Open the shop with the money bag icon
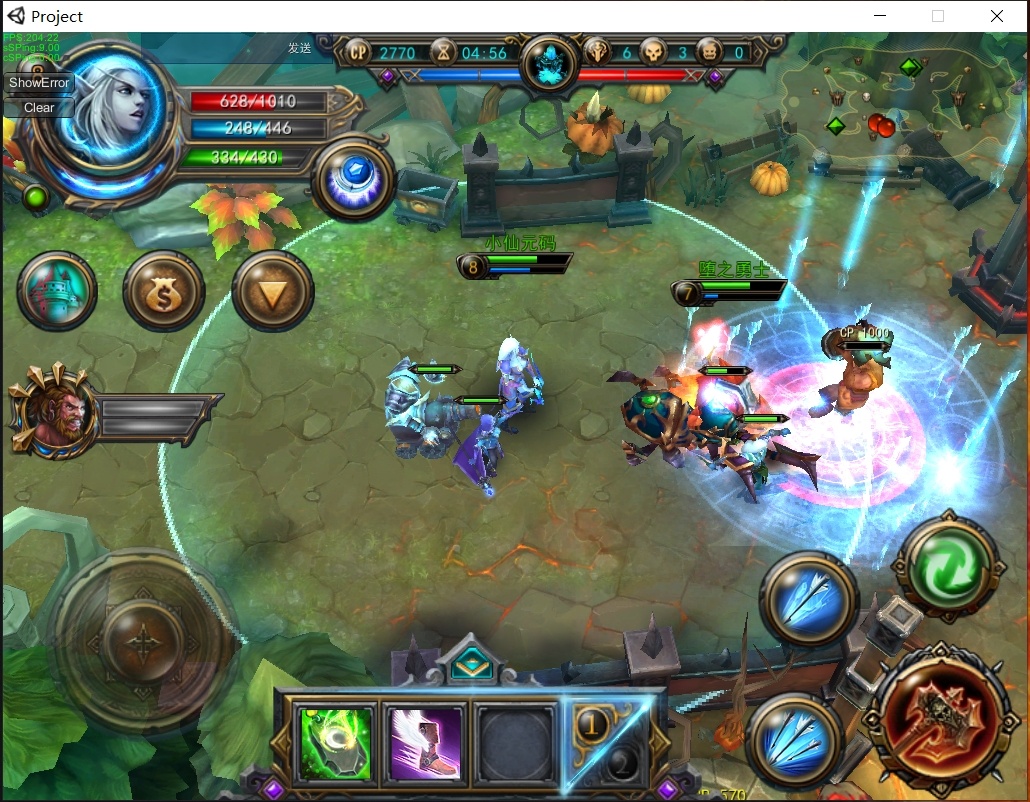1030x802 pixels. pyautogui.click(x=163, y=292)
